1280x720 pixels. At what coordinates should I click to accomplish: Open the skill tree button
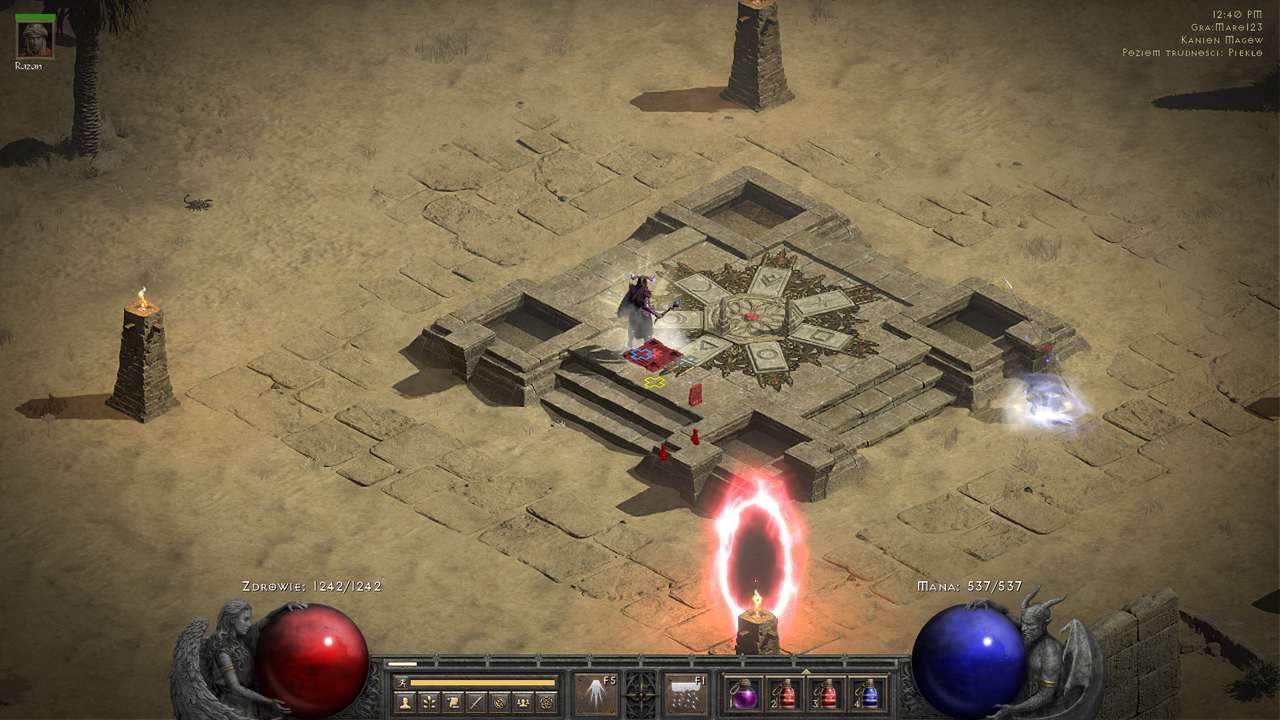[x=428, y=702]
